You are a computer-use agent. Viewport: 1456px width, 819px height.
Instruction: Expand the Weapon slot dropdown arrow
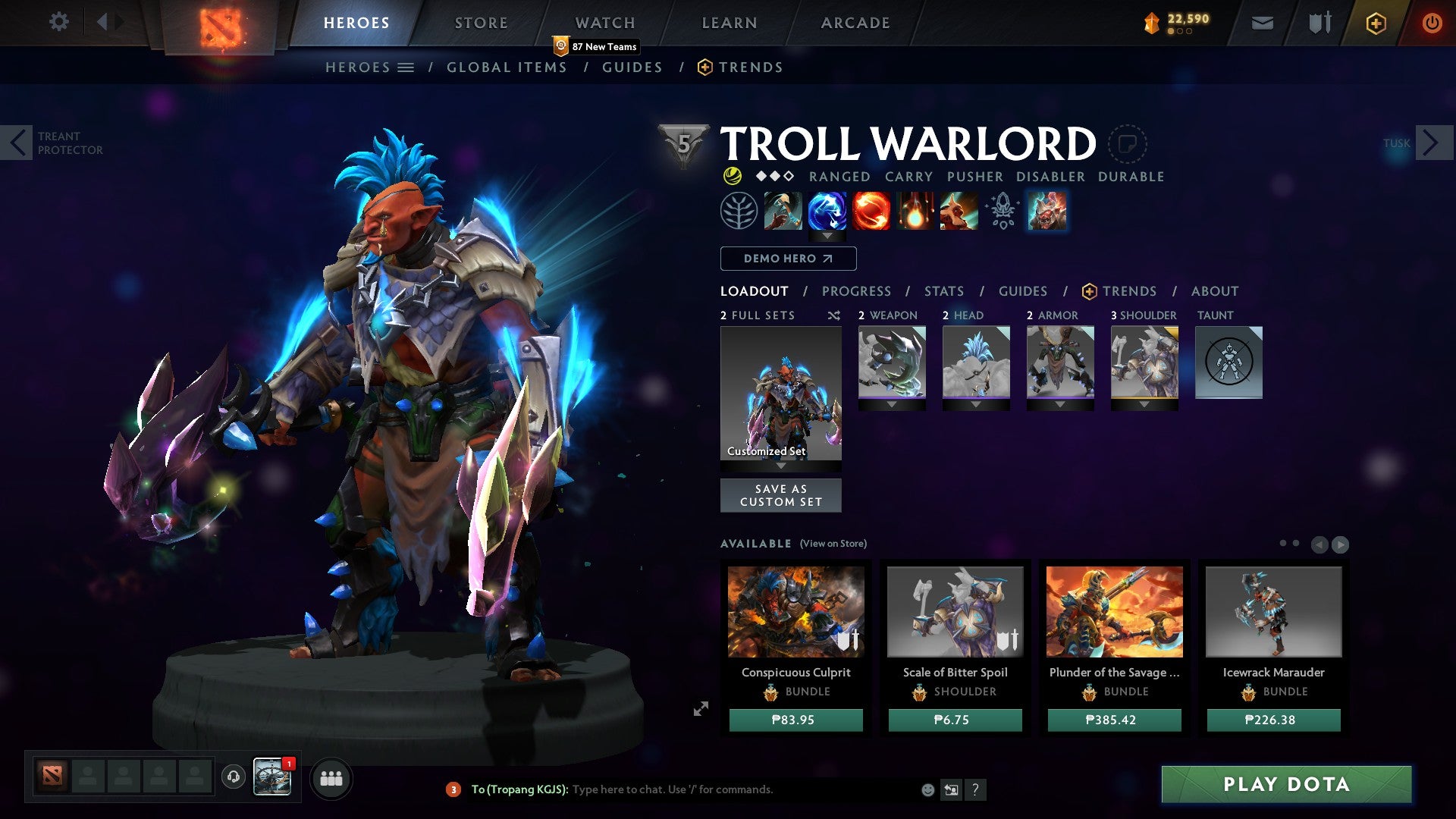pos(892,405)
